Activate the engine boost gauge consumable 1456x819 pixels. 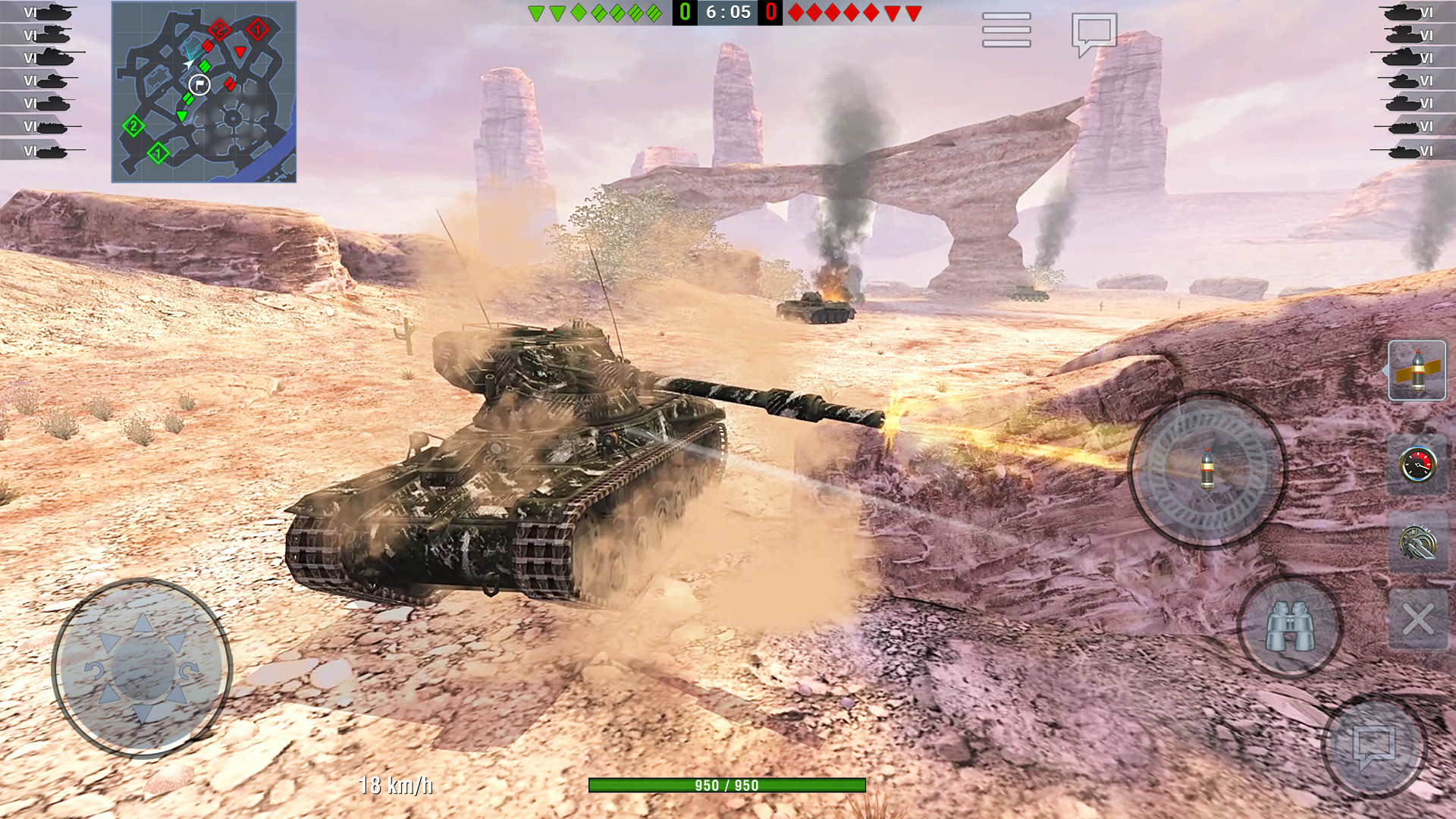1417,465
